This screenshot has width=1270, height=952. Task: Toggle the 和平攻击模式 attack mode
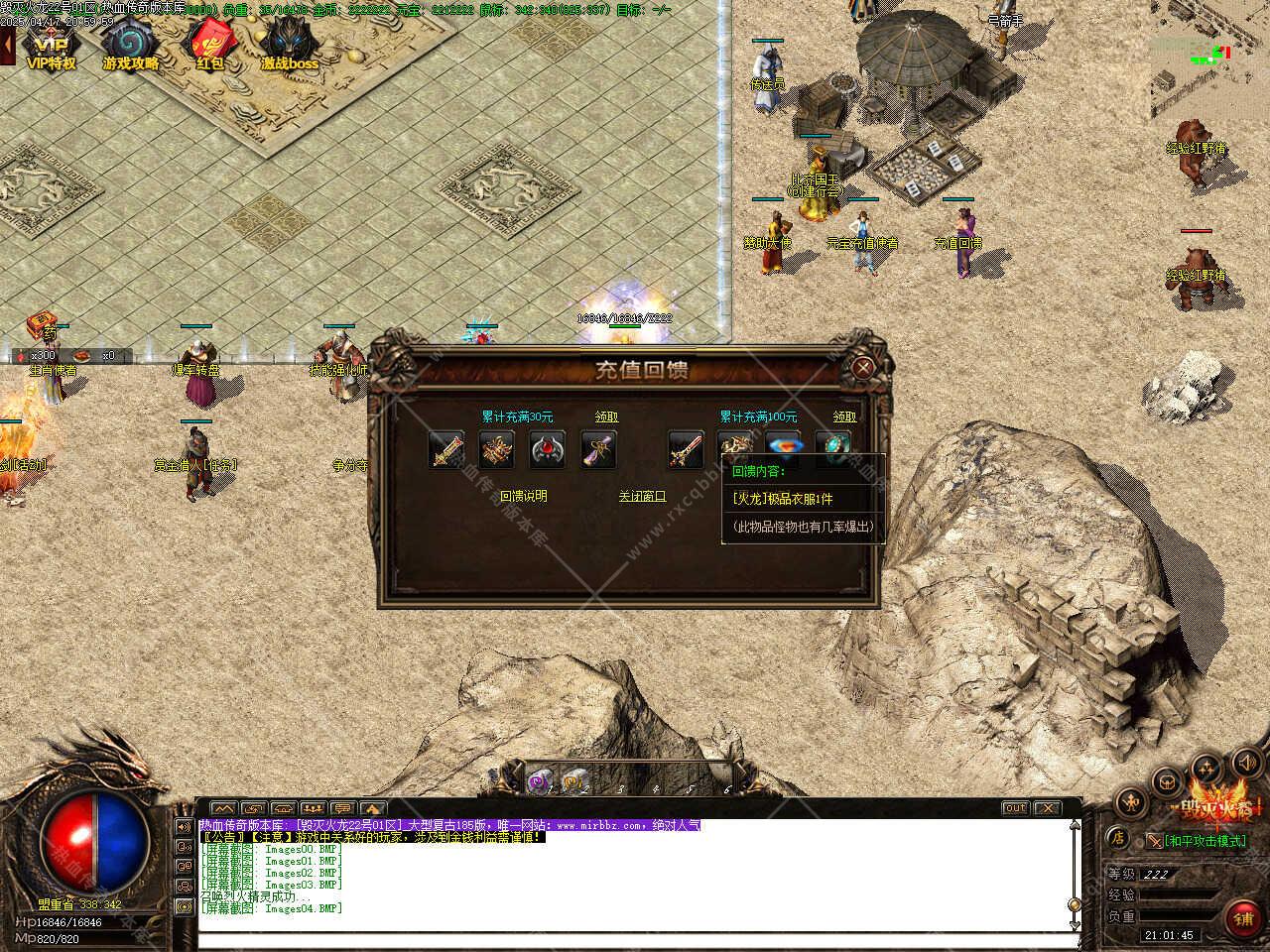[x=1195, y=841]
